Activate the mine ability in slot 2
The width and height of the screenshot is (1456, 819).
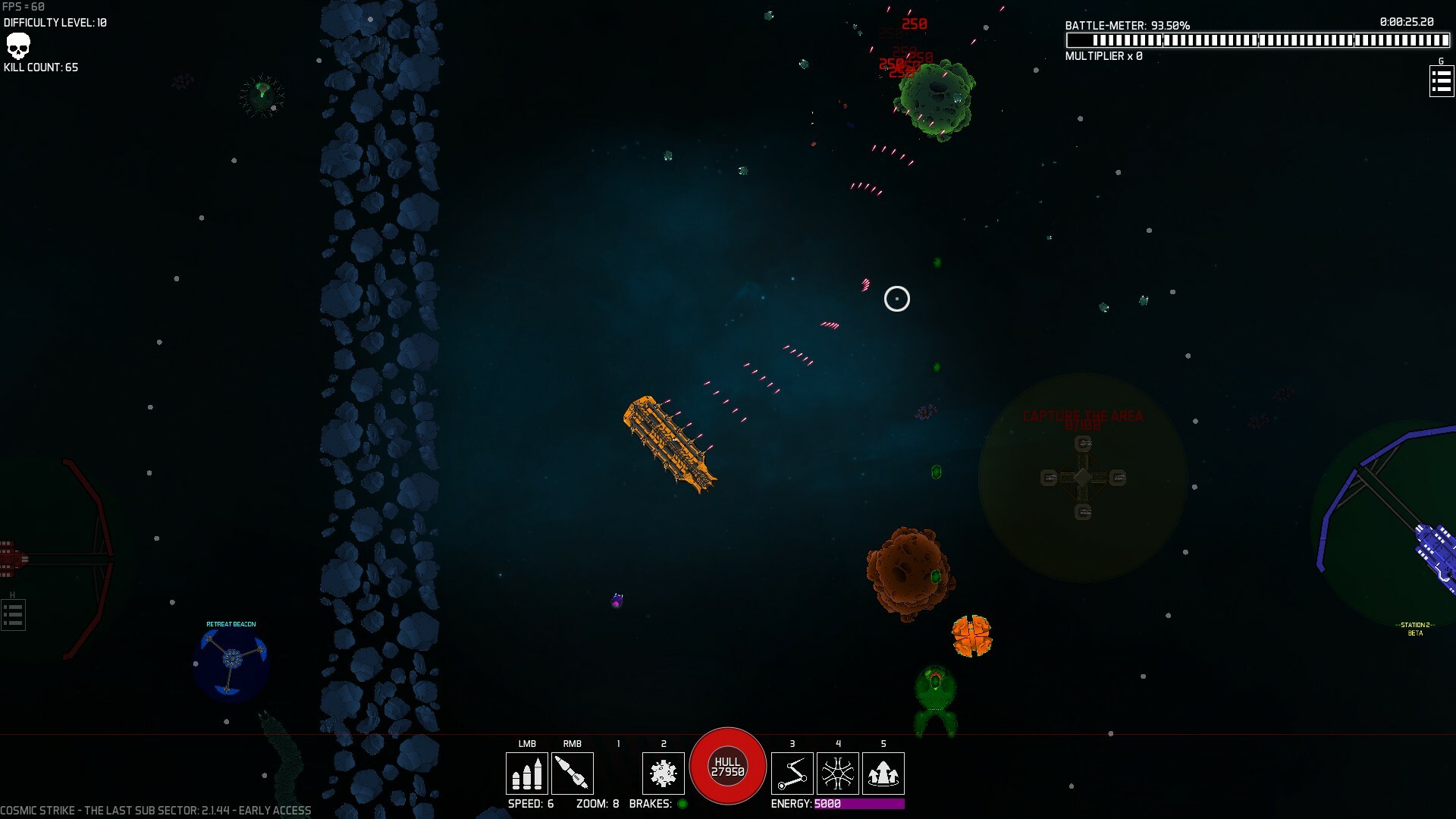[664, 773]
